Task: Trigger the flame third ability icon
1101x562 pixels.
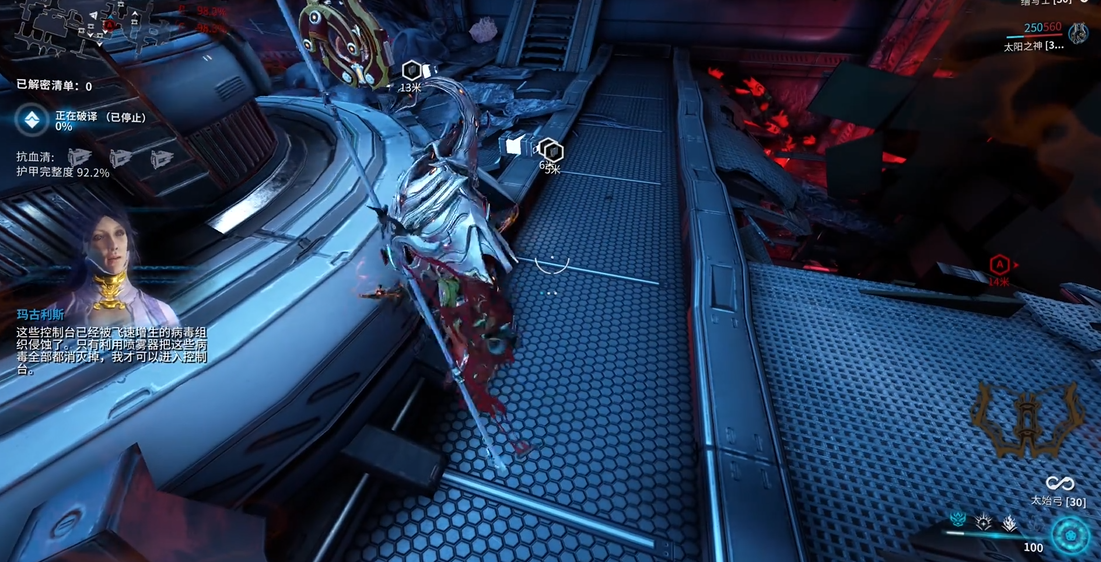Action: 1009,521
